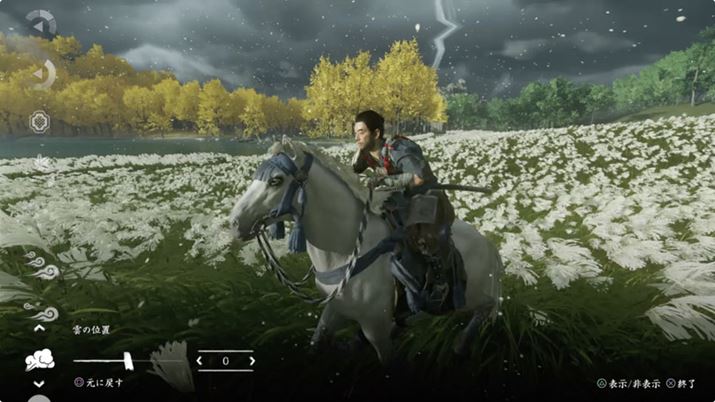Click the down chevron below the cloud icon
715x402 pixels.
[x=40, y=384]
